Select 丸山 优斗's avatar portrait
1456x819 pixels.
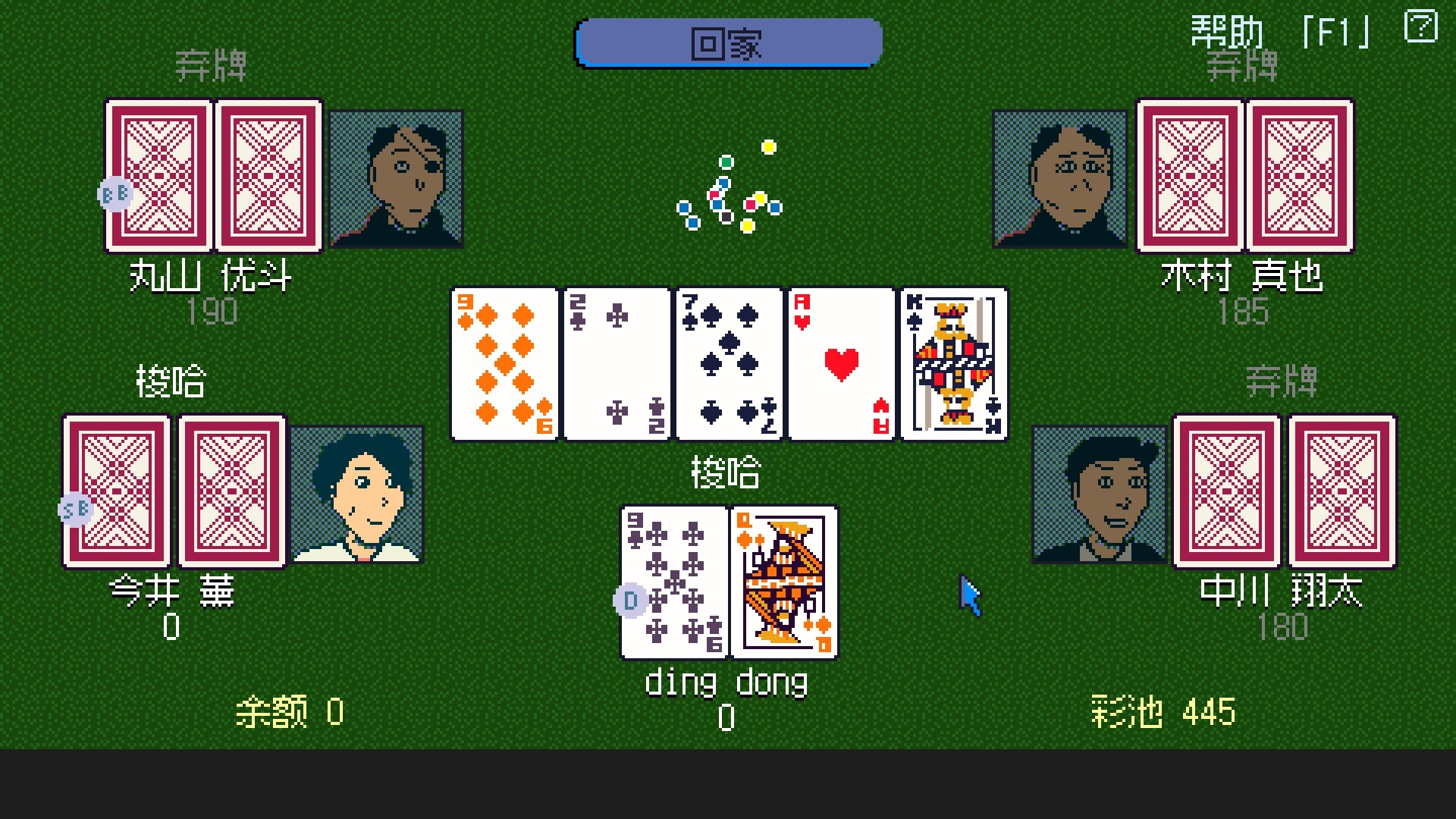pyautogui.click(x=395, y=180)
